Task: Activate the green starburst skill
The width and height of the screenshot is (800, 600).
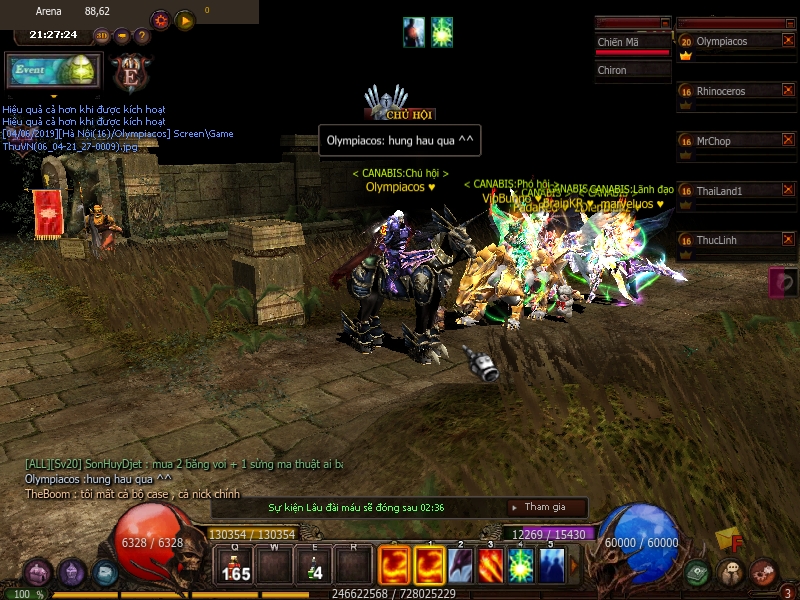Action: (x=520, y=565)
